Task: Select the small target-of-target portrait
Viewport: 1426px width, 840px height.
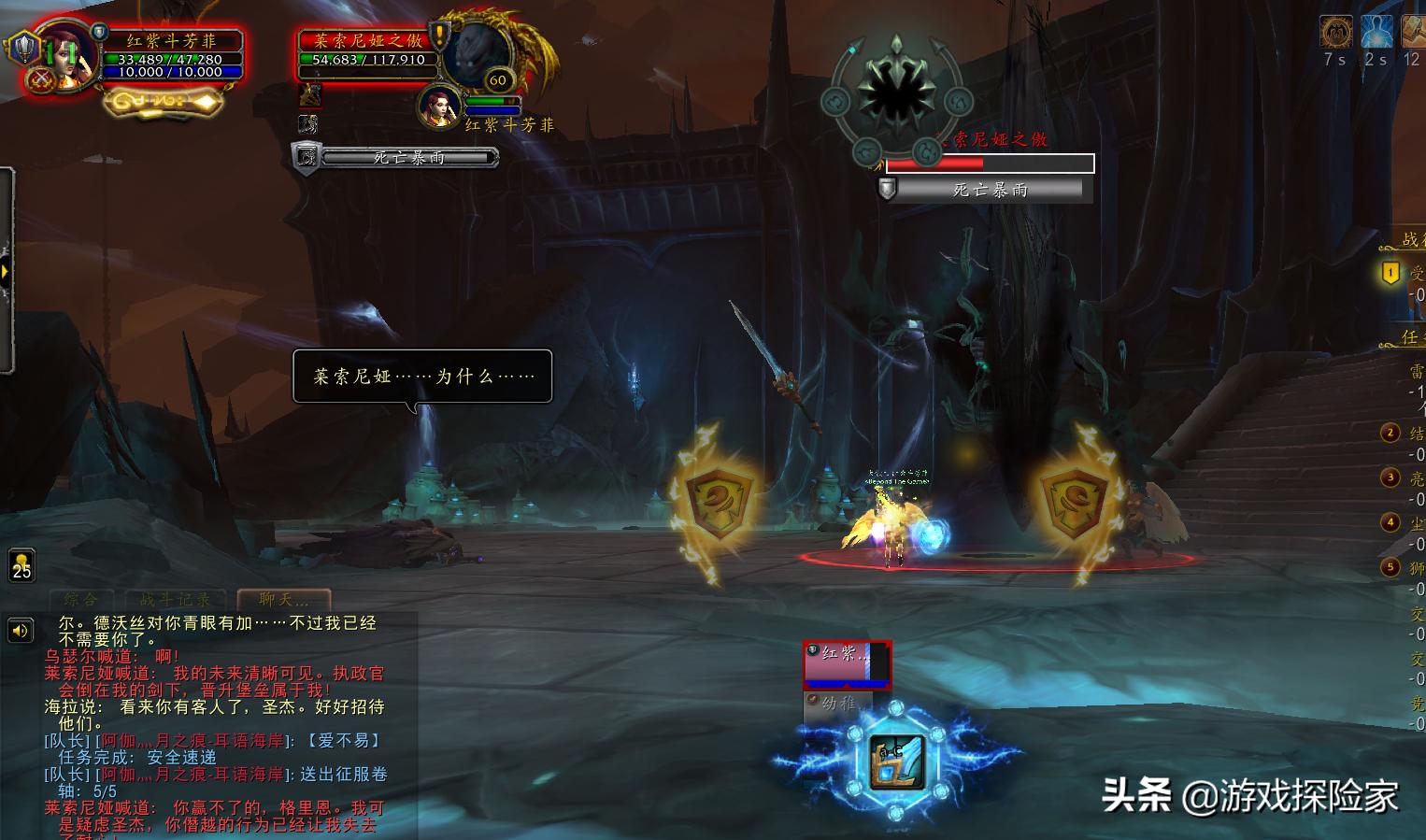Action: point(437,106)
